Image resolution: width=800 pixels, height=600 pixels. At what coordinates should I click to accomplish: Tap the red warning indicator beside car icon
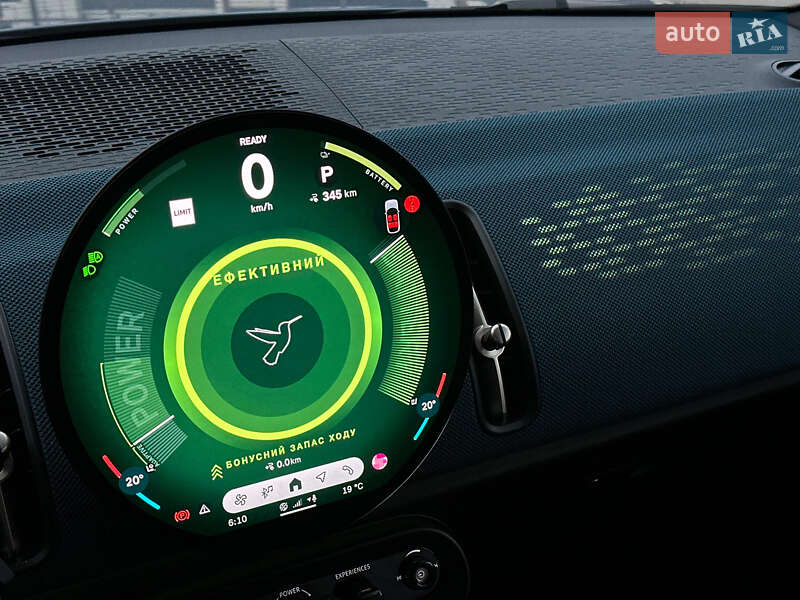pyautogui.click(x=411, y=203)
